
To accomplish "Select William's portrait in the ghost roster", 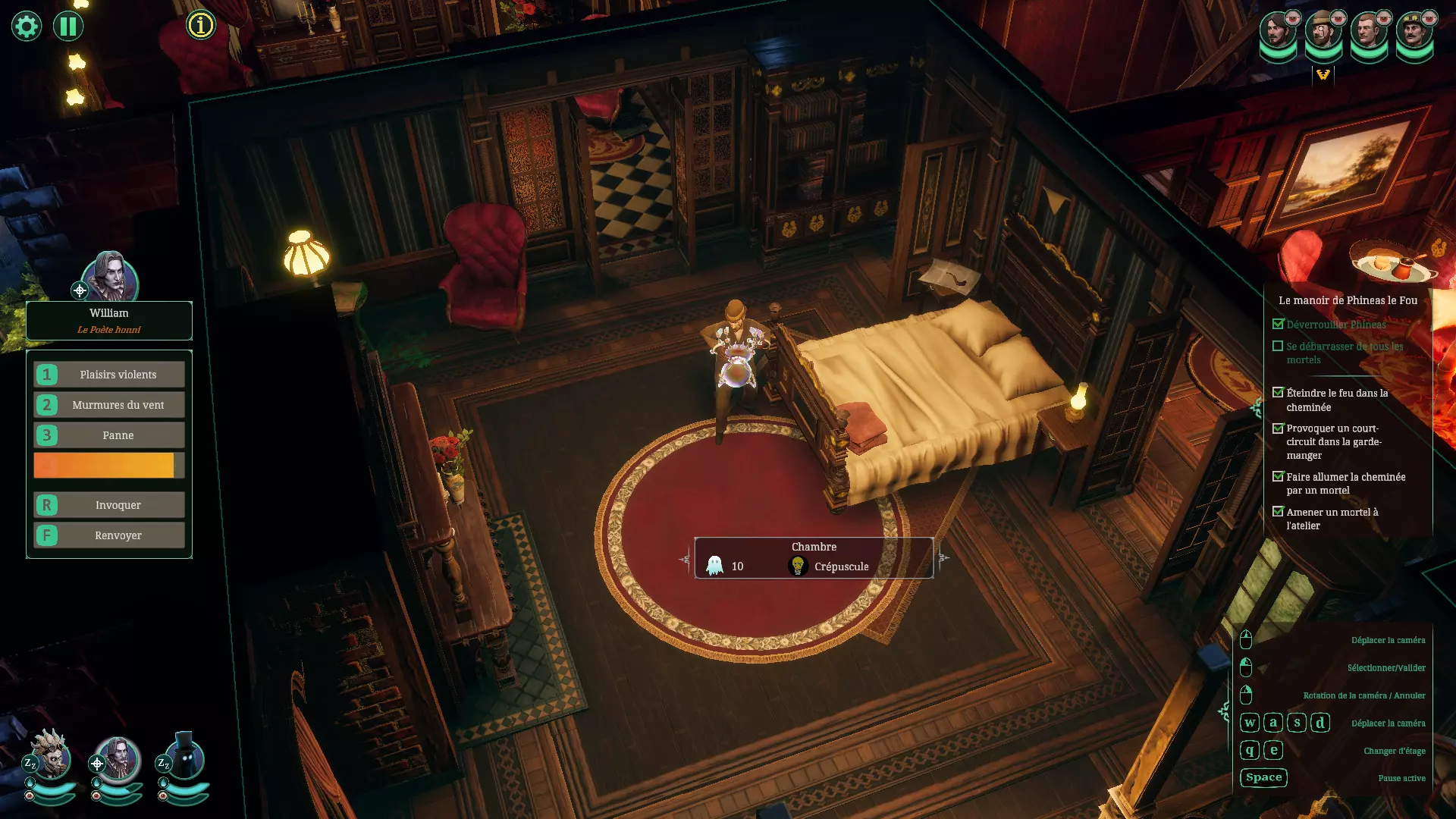I will click(x=118, y=757).
